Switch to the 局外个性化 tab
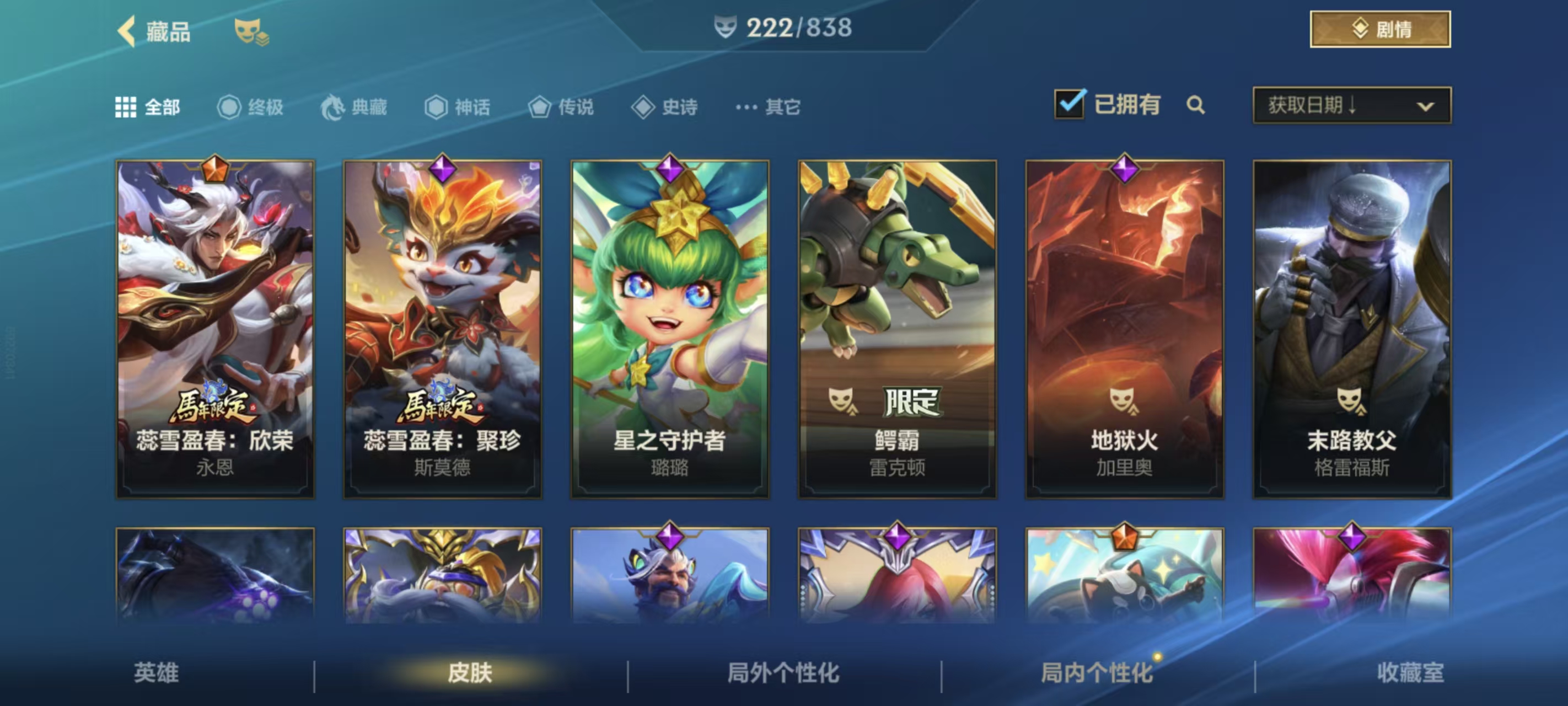 783,672
